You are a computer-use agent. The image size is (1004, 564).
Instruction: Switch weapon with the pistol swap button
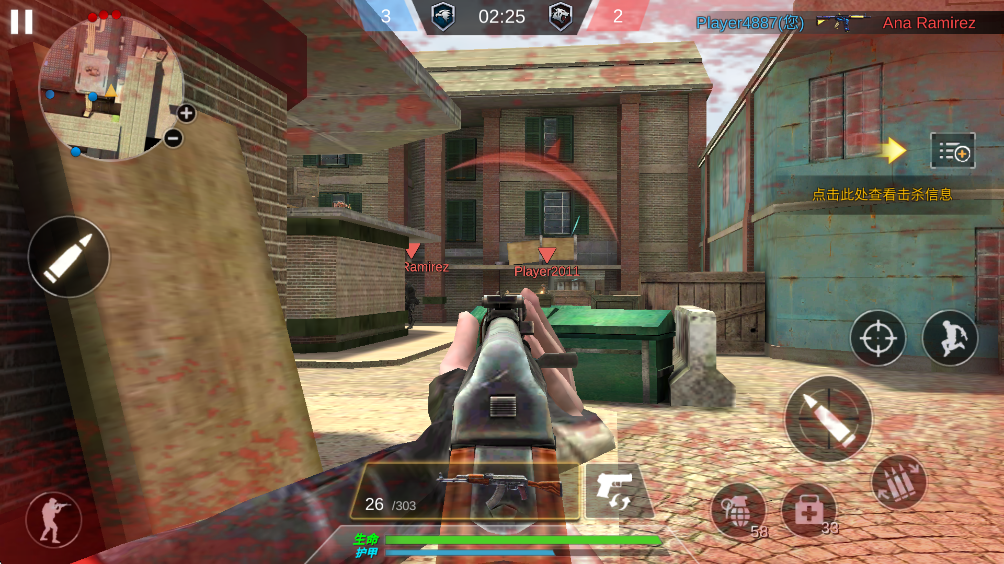click(x=612, y=491)
